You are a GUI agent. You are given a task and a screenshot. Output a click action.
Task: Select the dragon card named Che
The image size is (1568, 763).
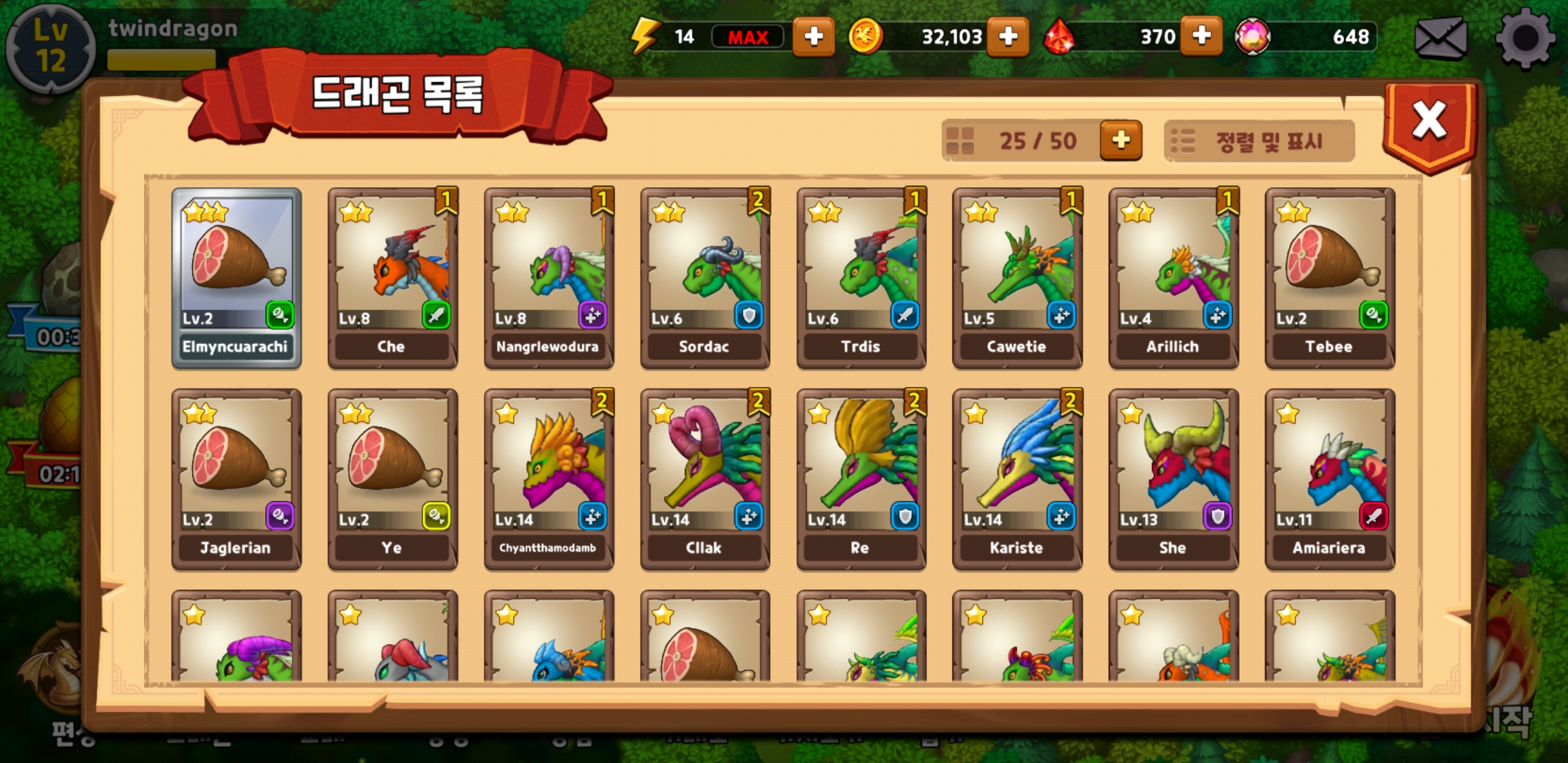point(393,278)
